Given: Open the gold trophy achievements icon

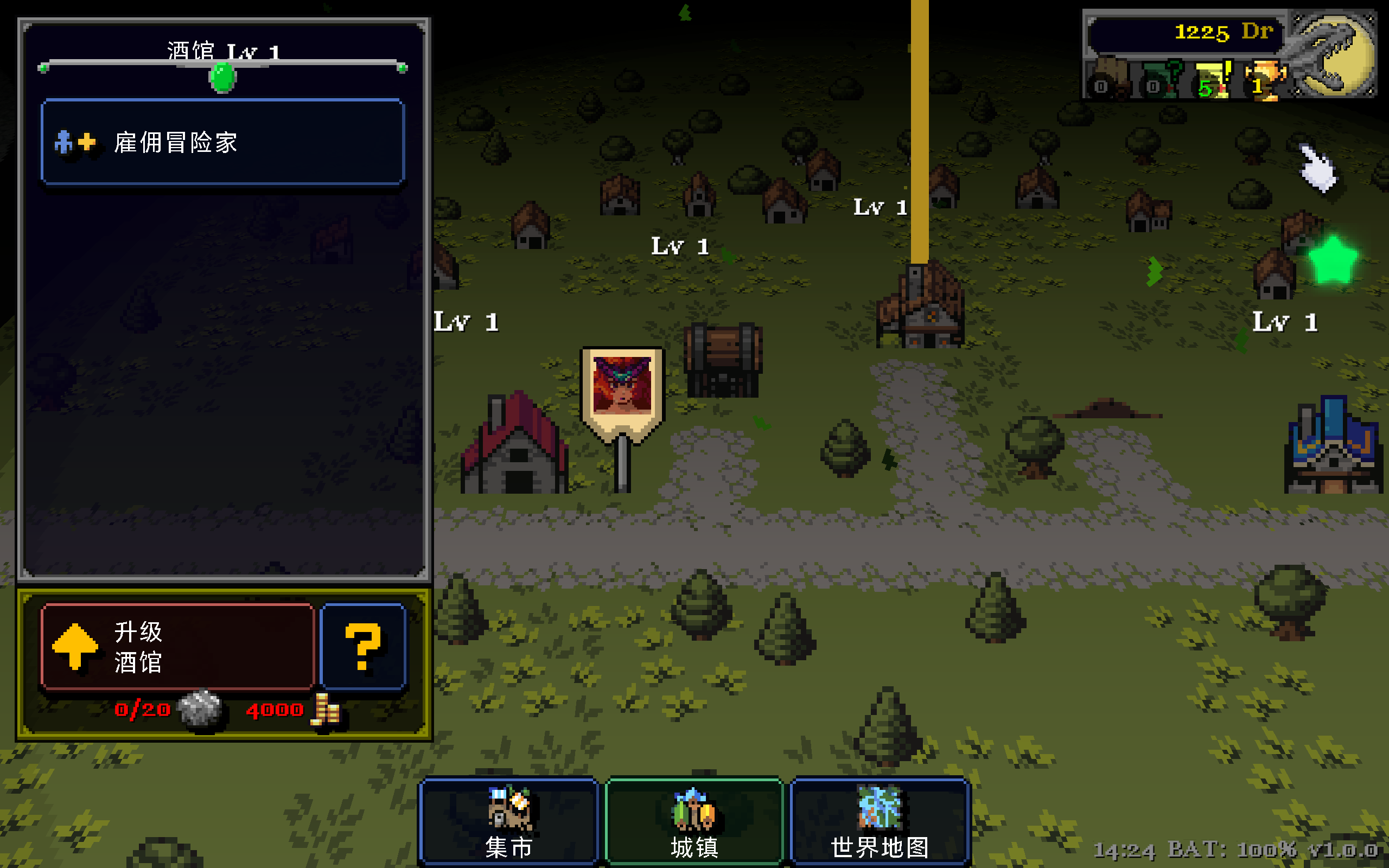Looking at the screenshot, I should (x=1263, y=81).
